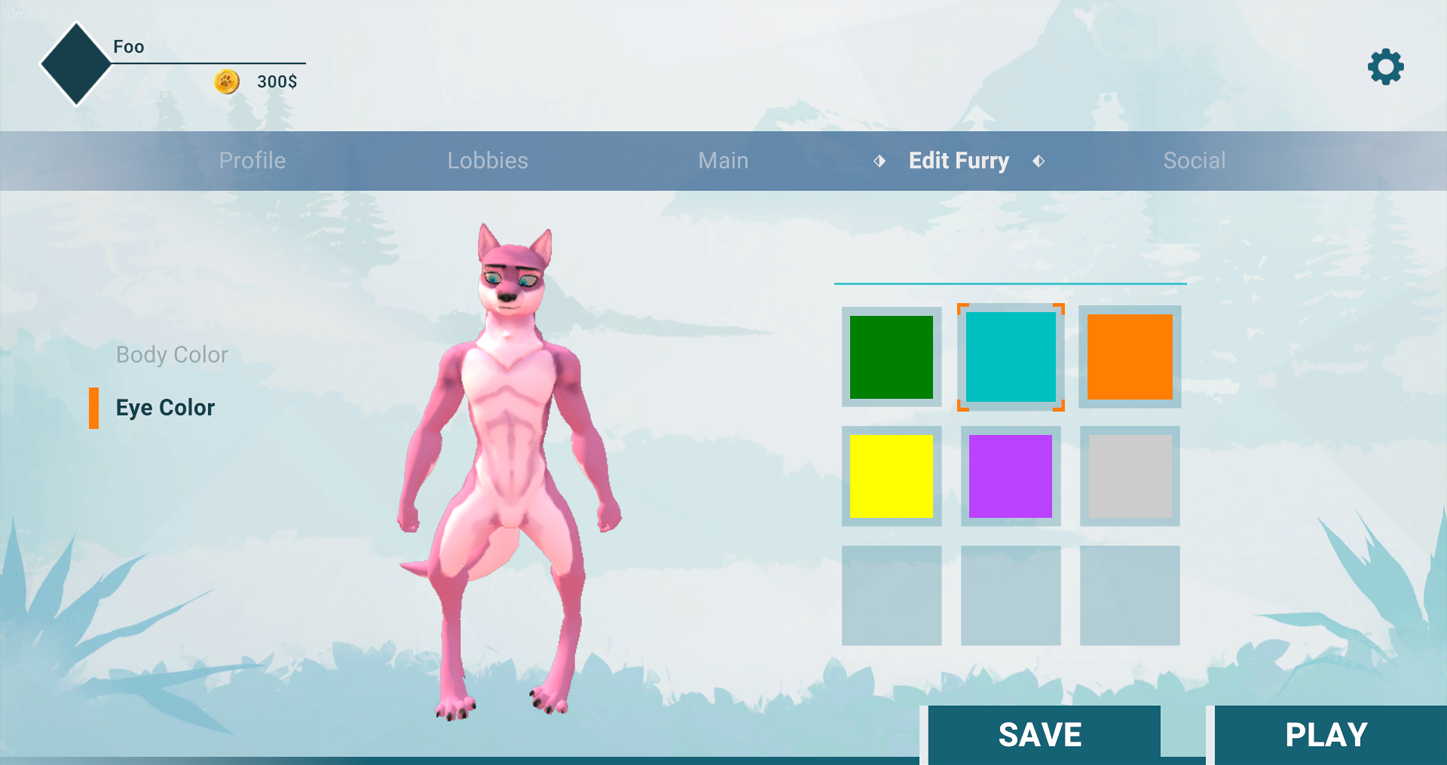
Task: Apply the purple color swatch
Action: 1010,476
